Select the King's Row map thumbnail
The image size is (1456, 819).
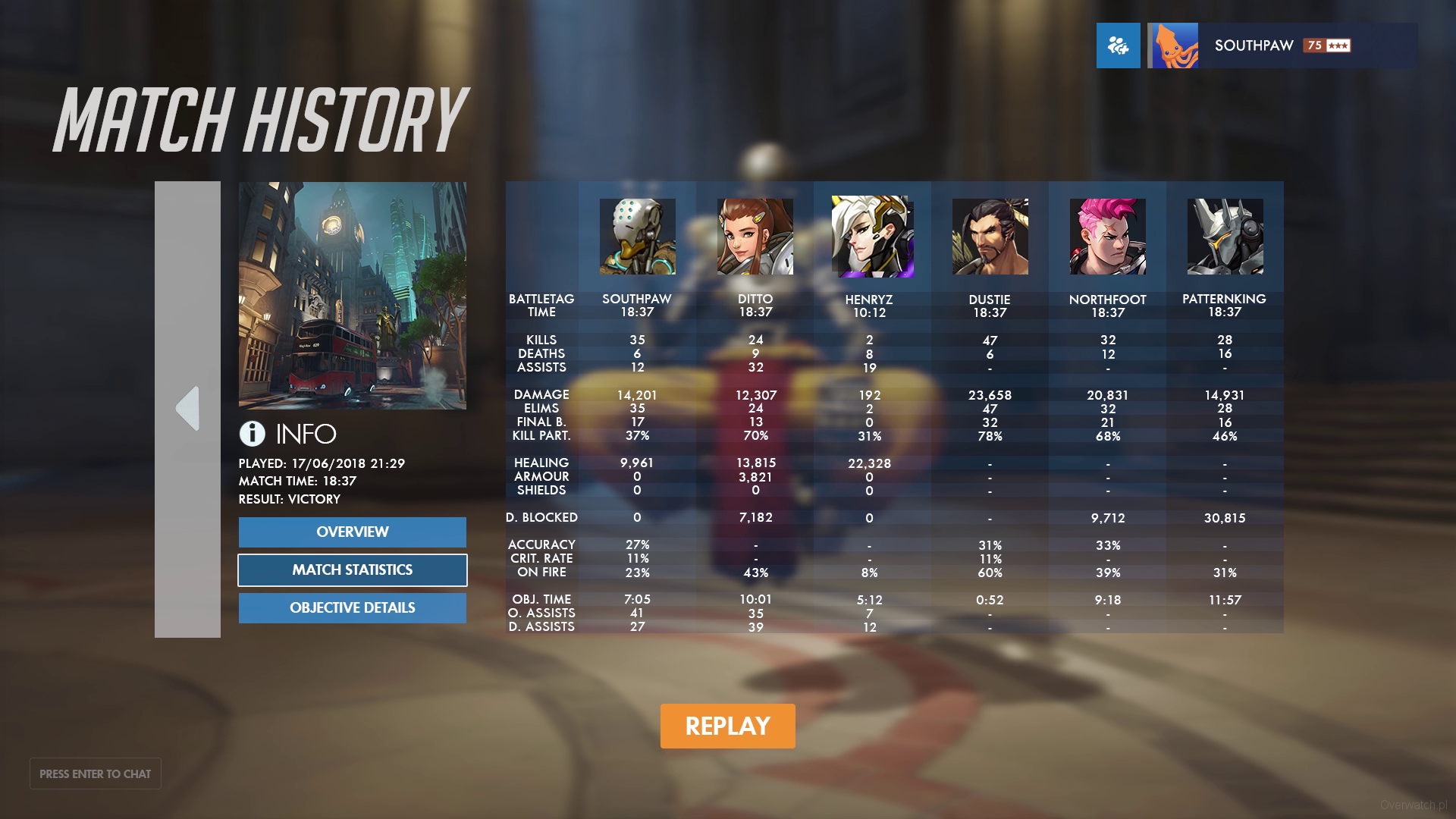[x=353, y=296]
